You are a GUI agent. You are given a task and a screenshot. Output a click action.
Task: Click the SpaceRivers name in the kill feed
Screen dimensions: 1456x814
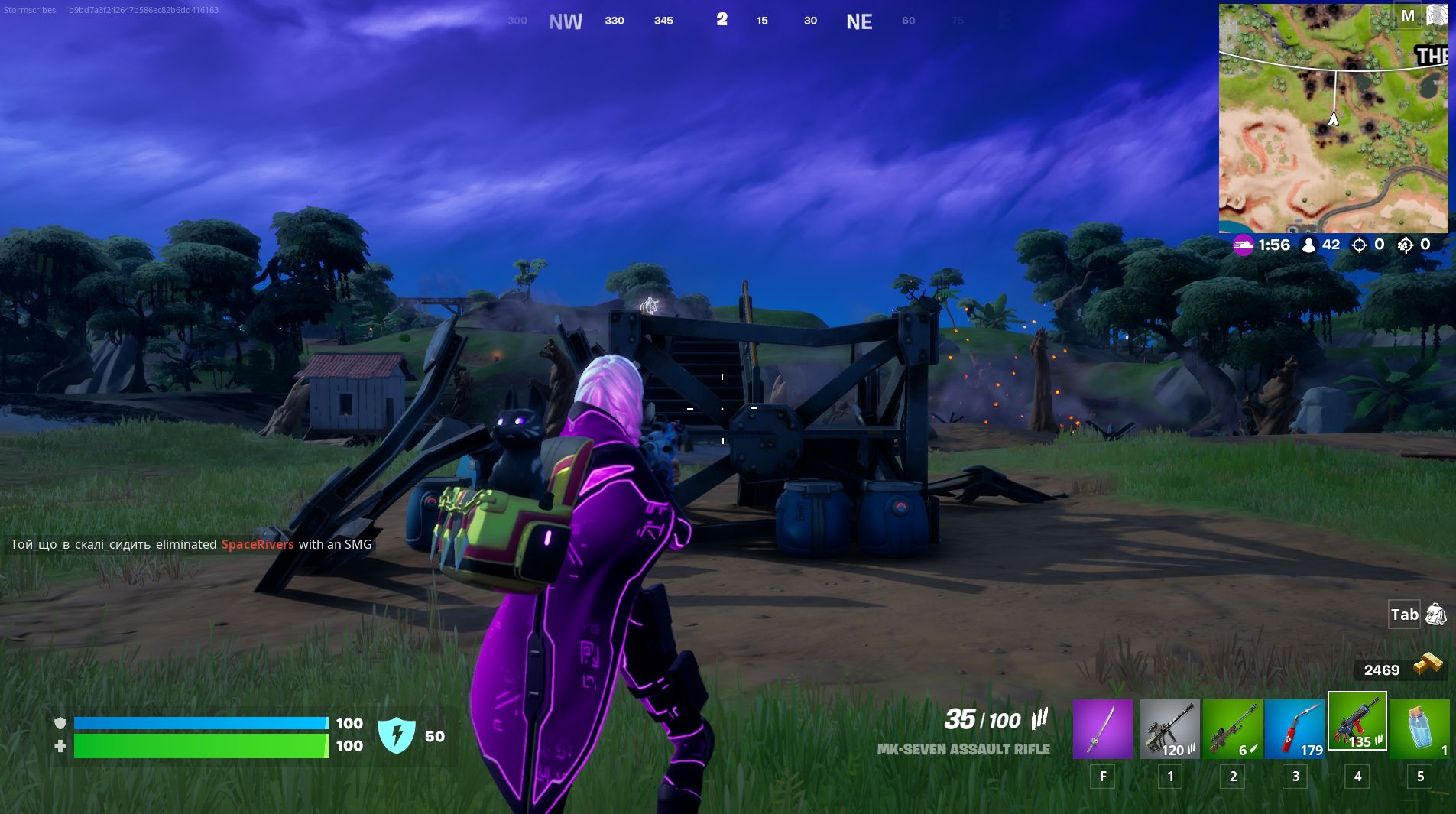pyautogui.click(x=258, y=545)
